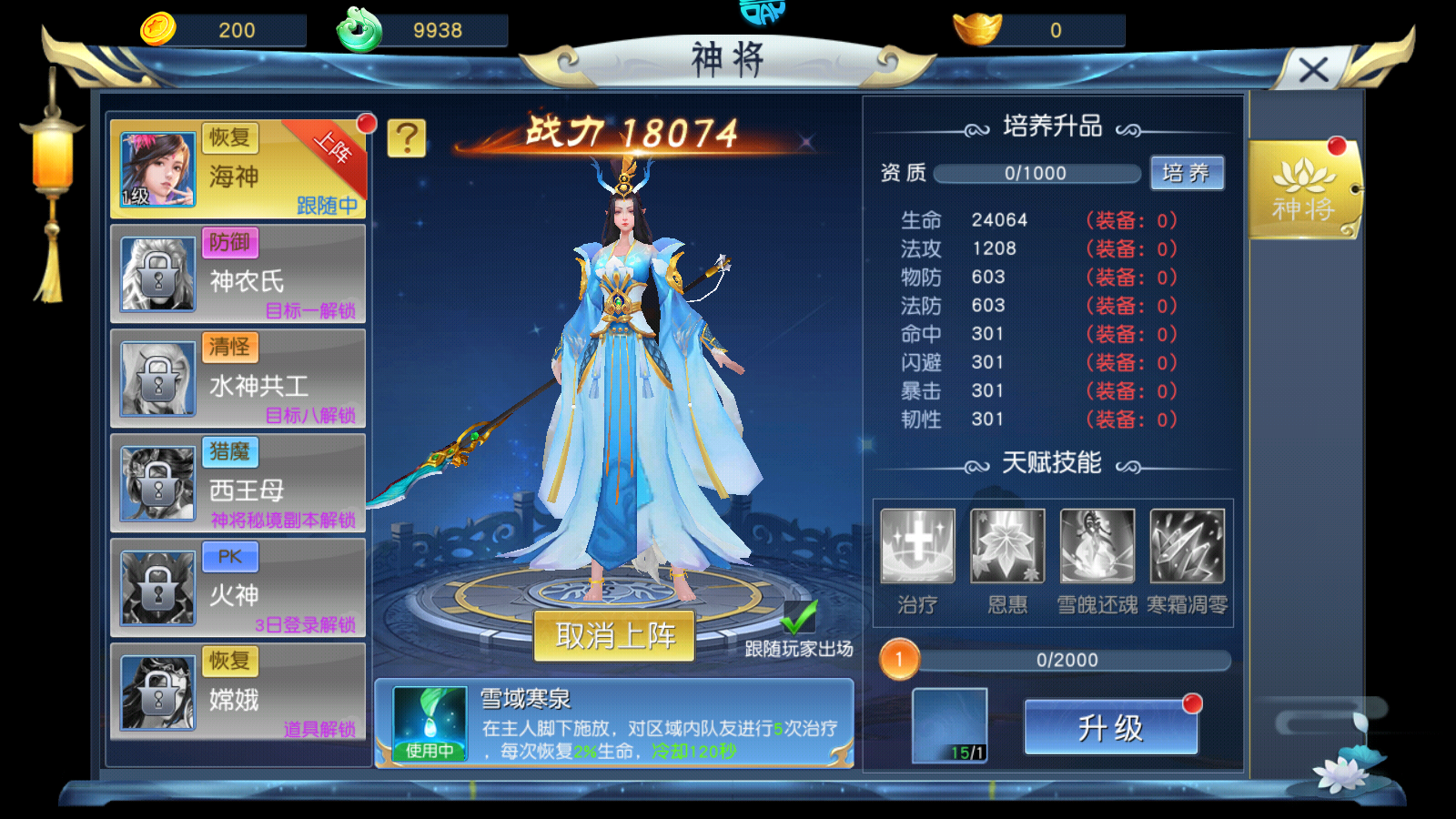Image resolution: width=1456 pixels, height=819 pixels.
Task: Click the upgrade material slot showing 15/1
Action: point(949,725)
